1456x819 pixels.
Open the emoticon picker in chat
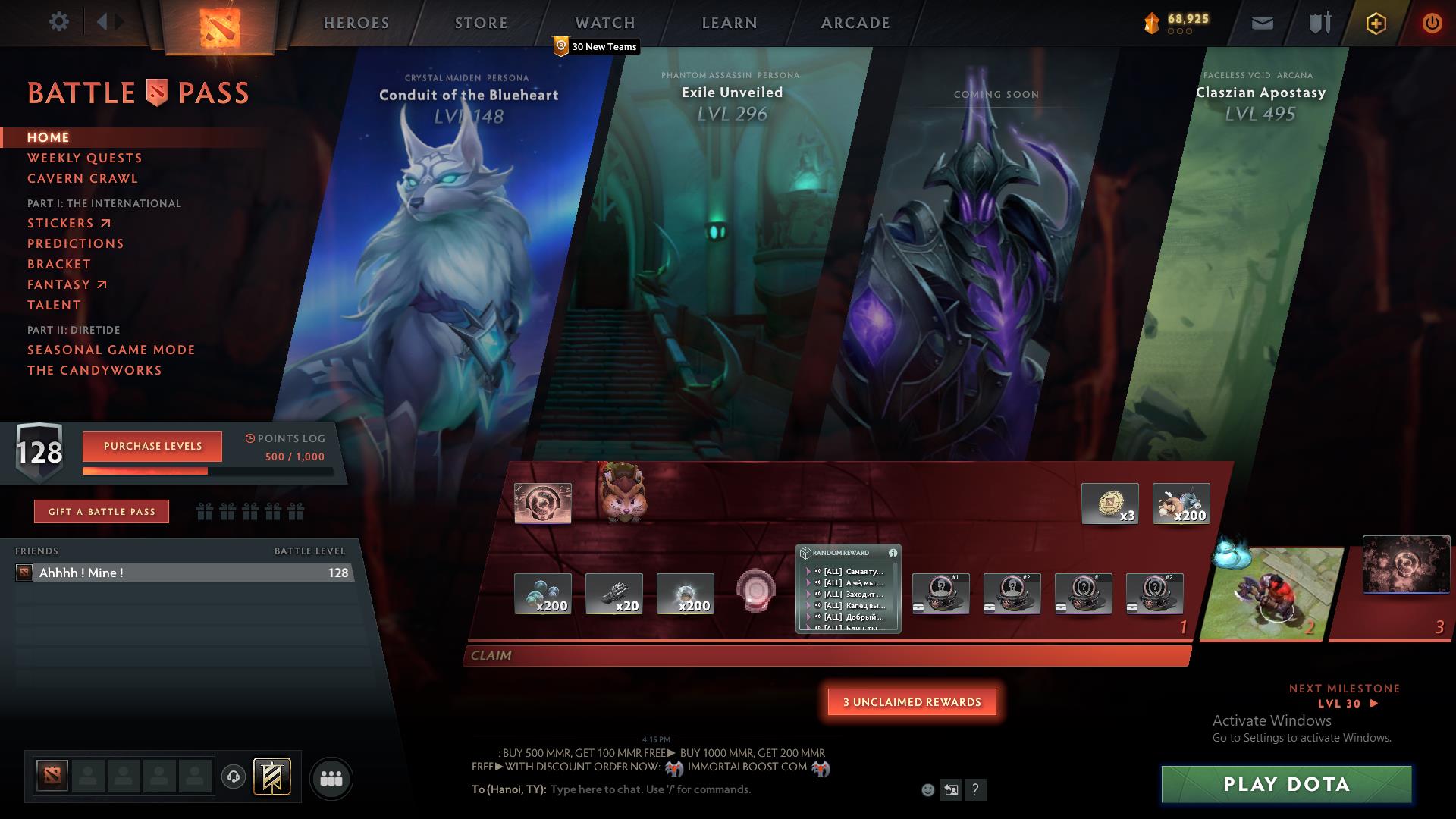click(x=927, y=789)
